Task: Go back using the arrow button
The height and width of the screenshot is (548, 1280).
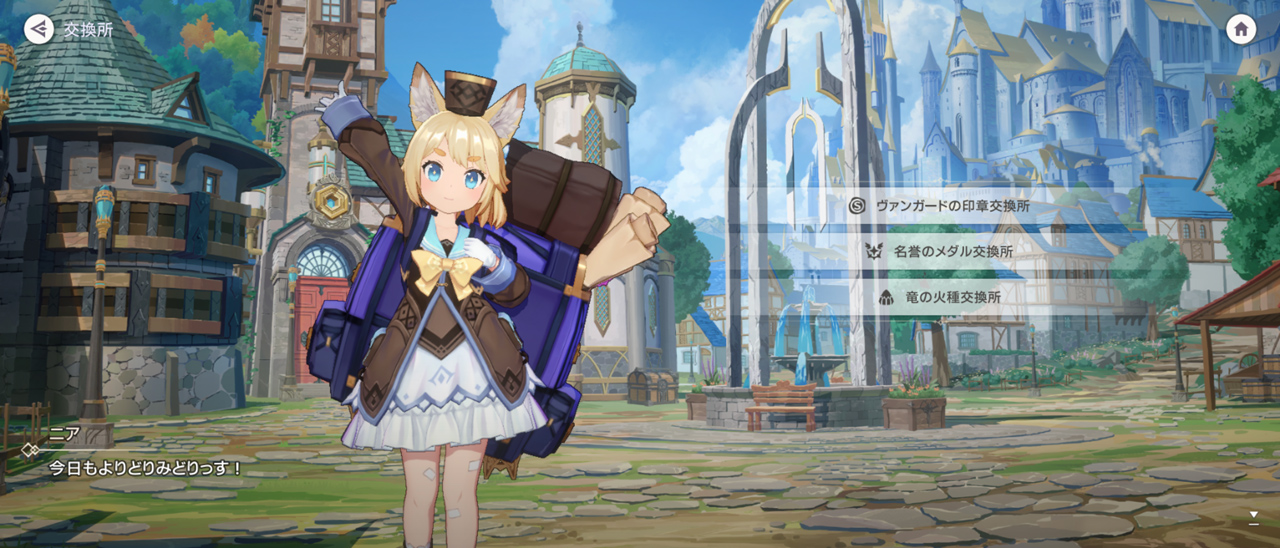Action: (39, 29)
